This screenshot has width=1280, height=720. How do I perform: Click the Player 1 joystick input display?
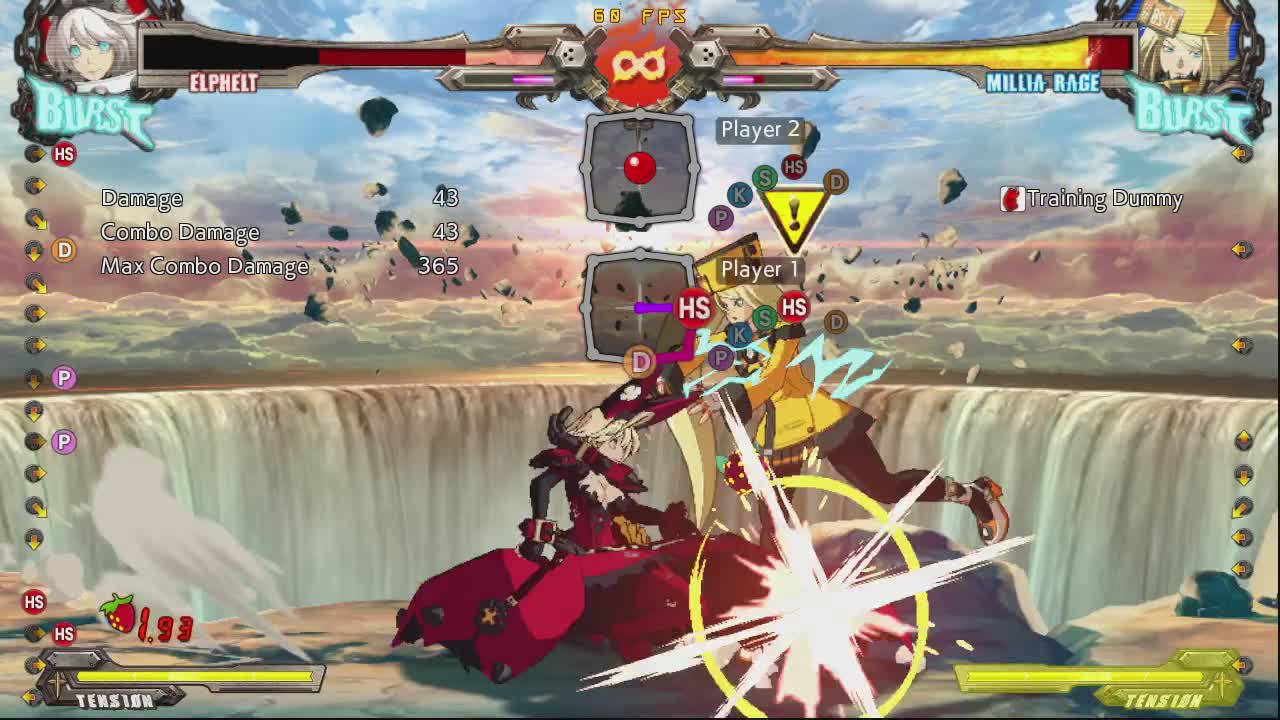click(640, 308)
